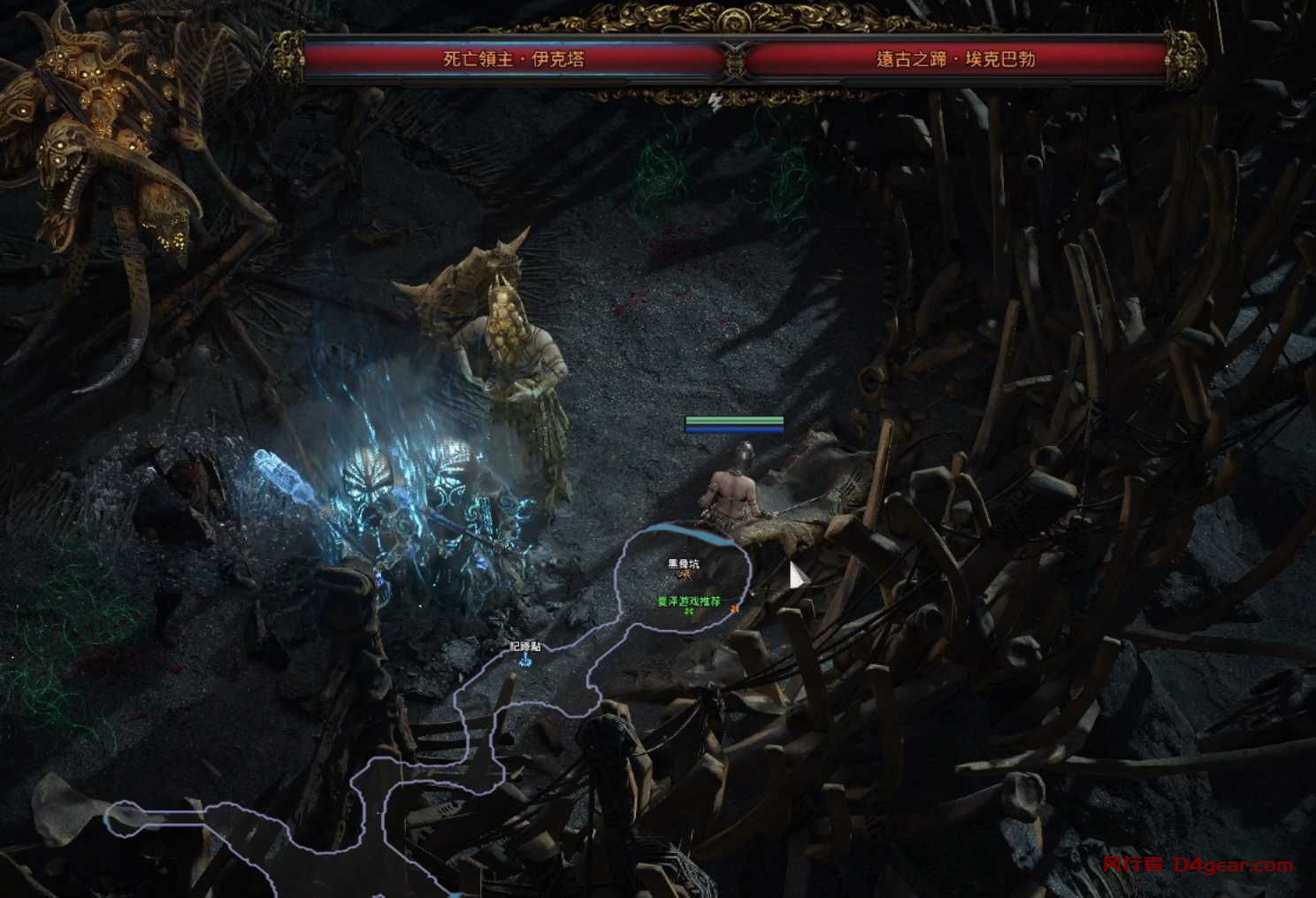
Task: Select the 黑骨坑 map marker
Action: pos(683,574)
